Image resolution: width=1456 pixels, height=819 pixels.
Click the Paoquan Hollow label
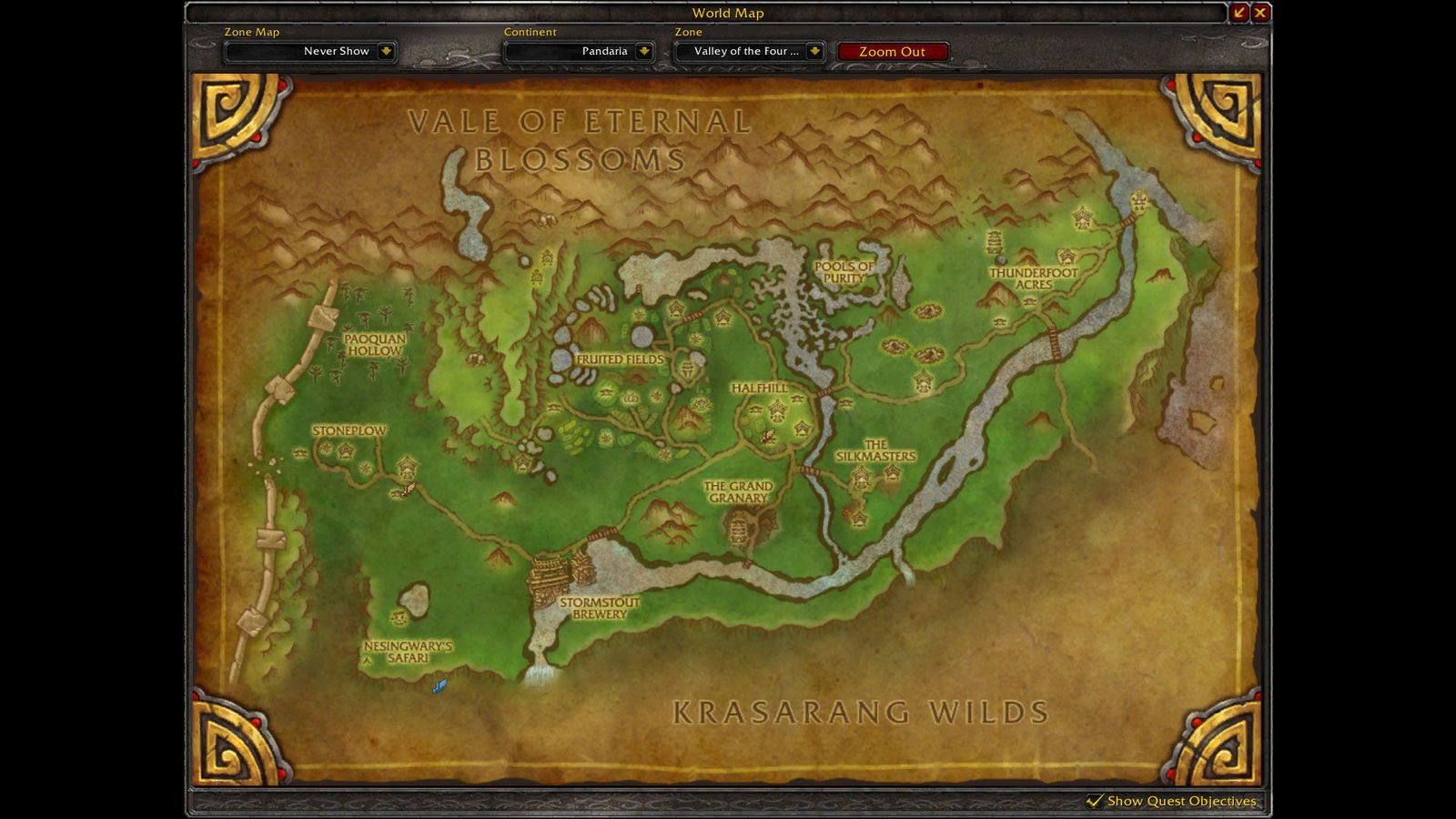pos(376,344)
